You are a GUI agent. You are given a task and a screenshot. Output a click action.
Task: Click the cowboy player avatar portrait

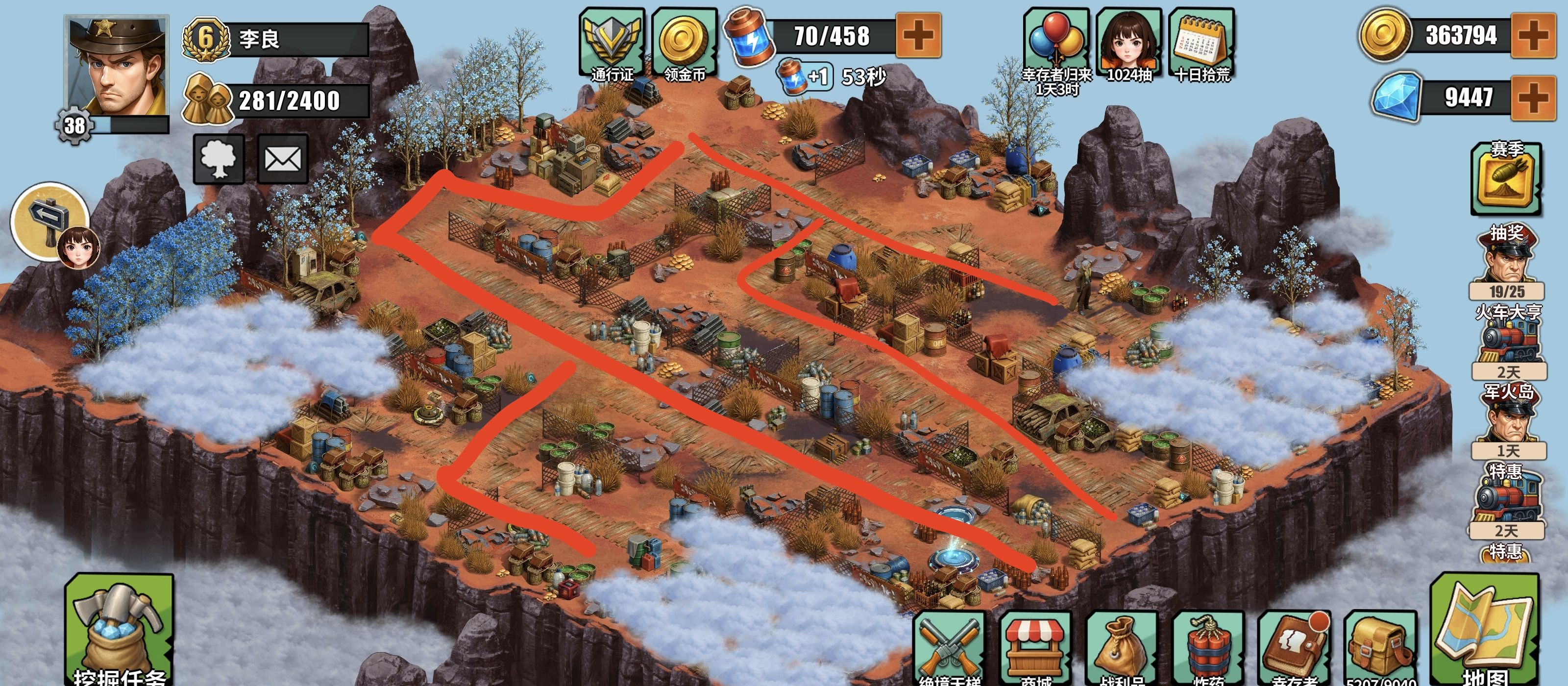point(117,67)
